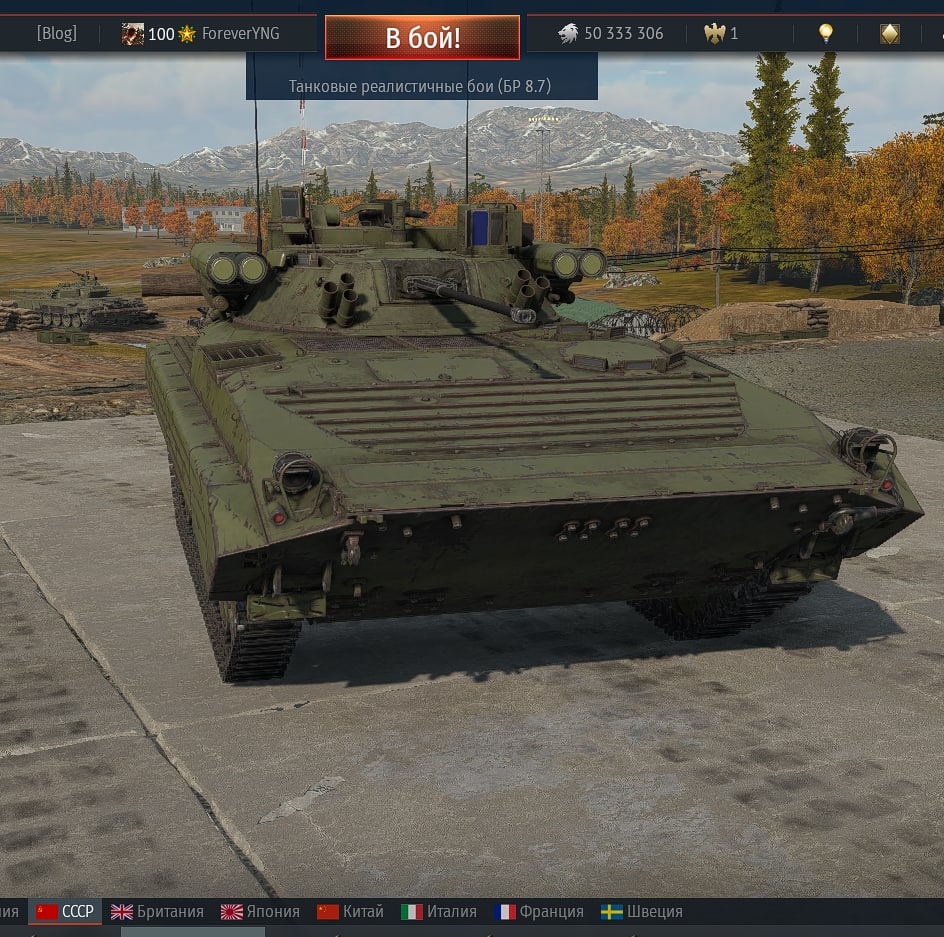Open the game mode selector "Танковые реалистичные бои"
This screenshot has height=937, width=944.
420,86
